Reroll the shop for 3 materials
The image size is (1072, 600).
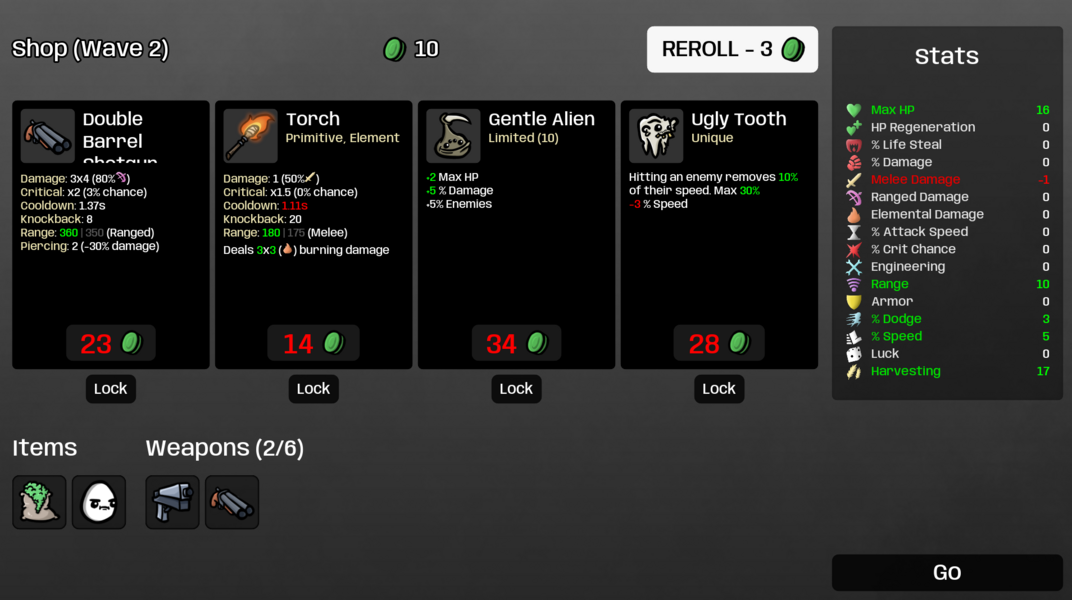tap(731, 49)
